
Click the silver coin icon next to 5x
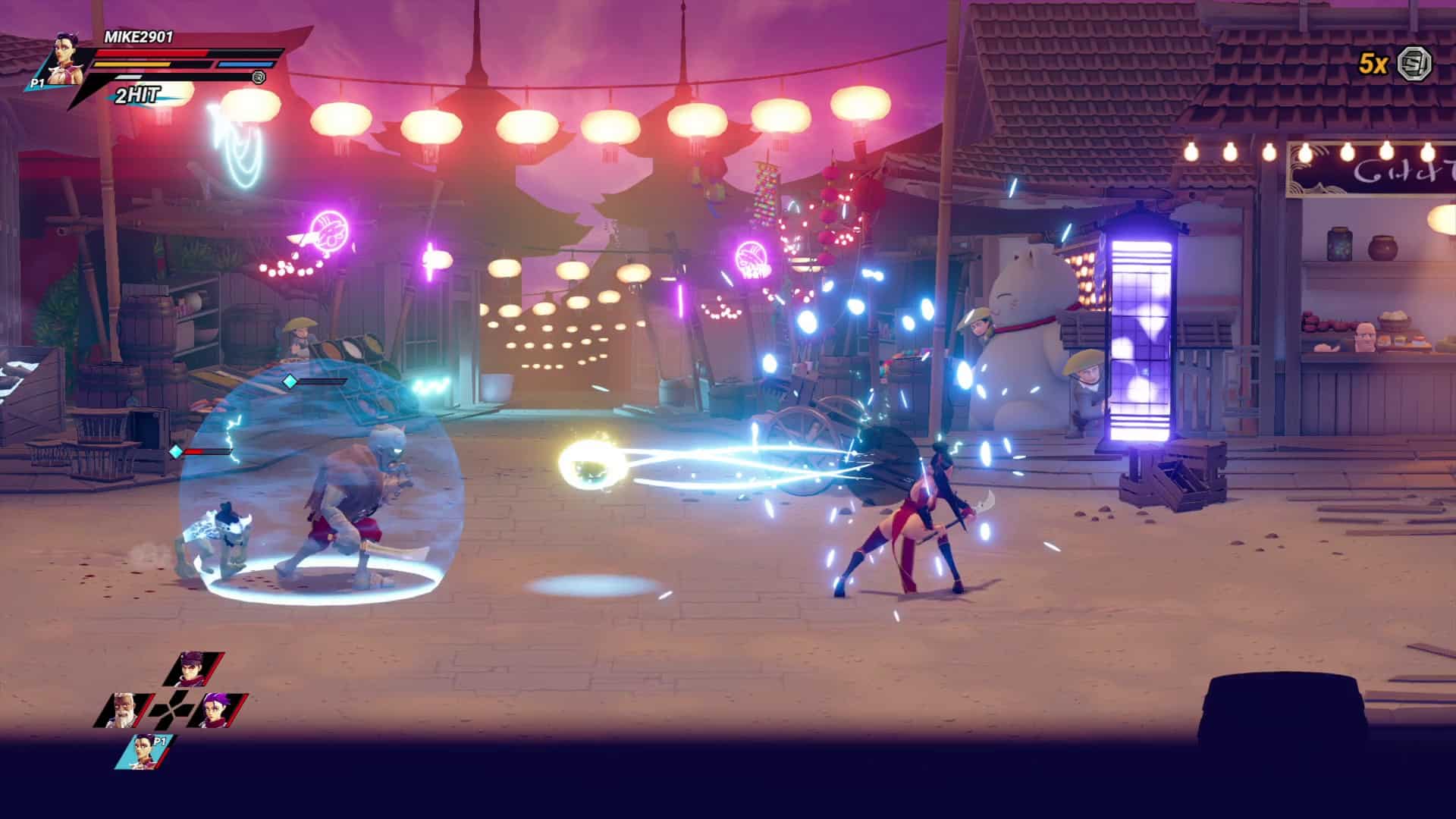tap(1415, 63)
